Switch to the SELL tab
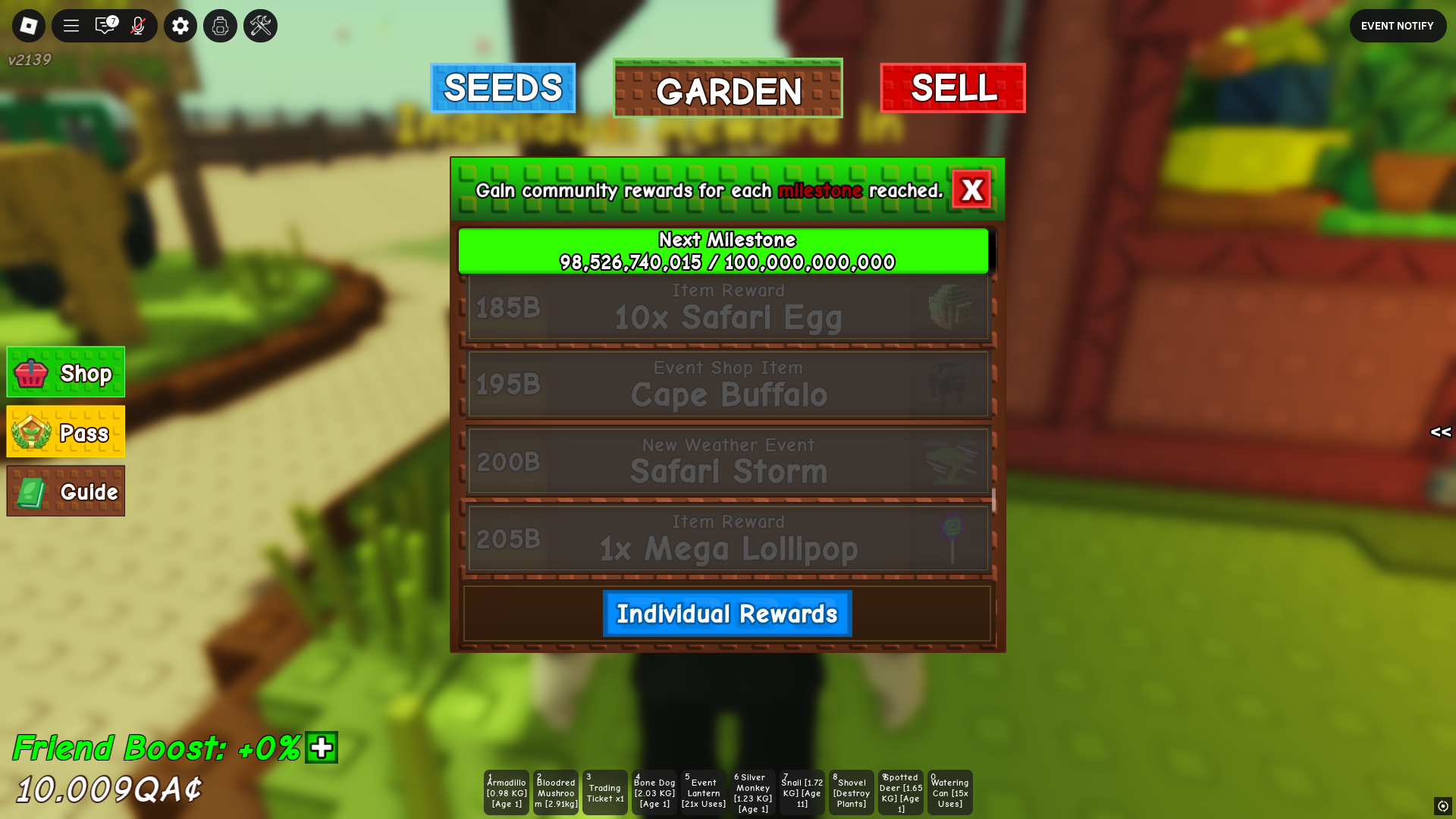The height and width of the screenshot is (819, 1456). [952, 88]
